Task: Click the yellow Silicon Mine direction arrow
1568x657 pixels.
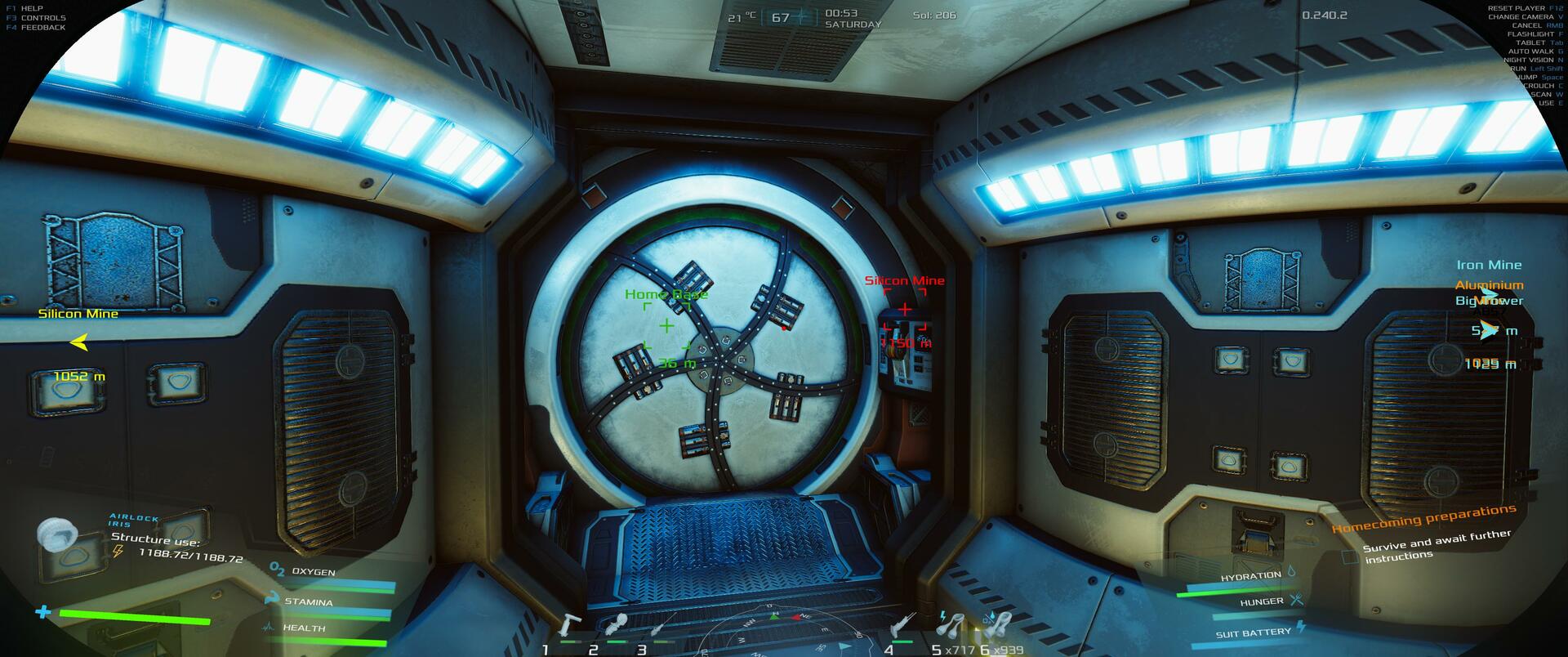Action: [78, 342]
